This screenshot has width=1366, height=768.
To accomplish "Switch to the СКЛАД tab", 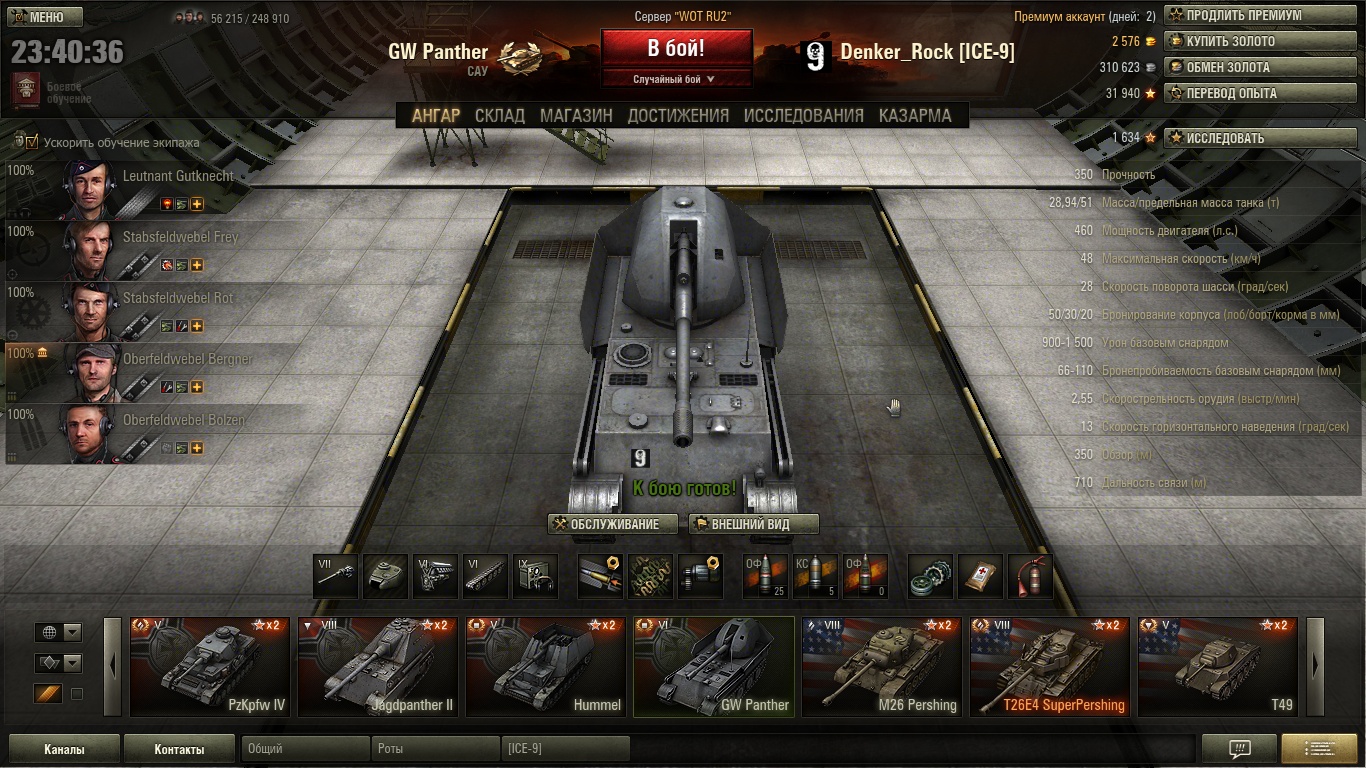I will [x=499, y=115].
